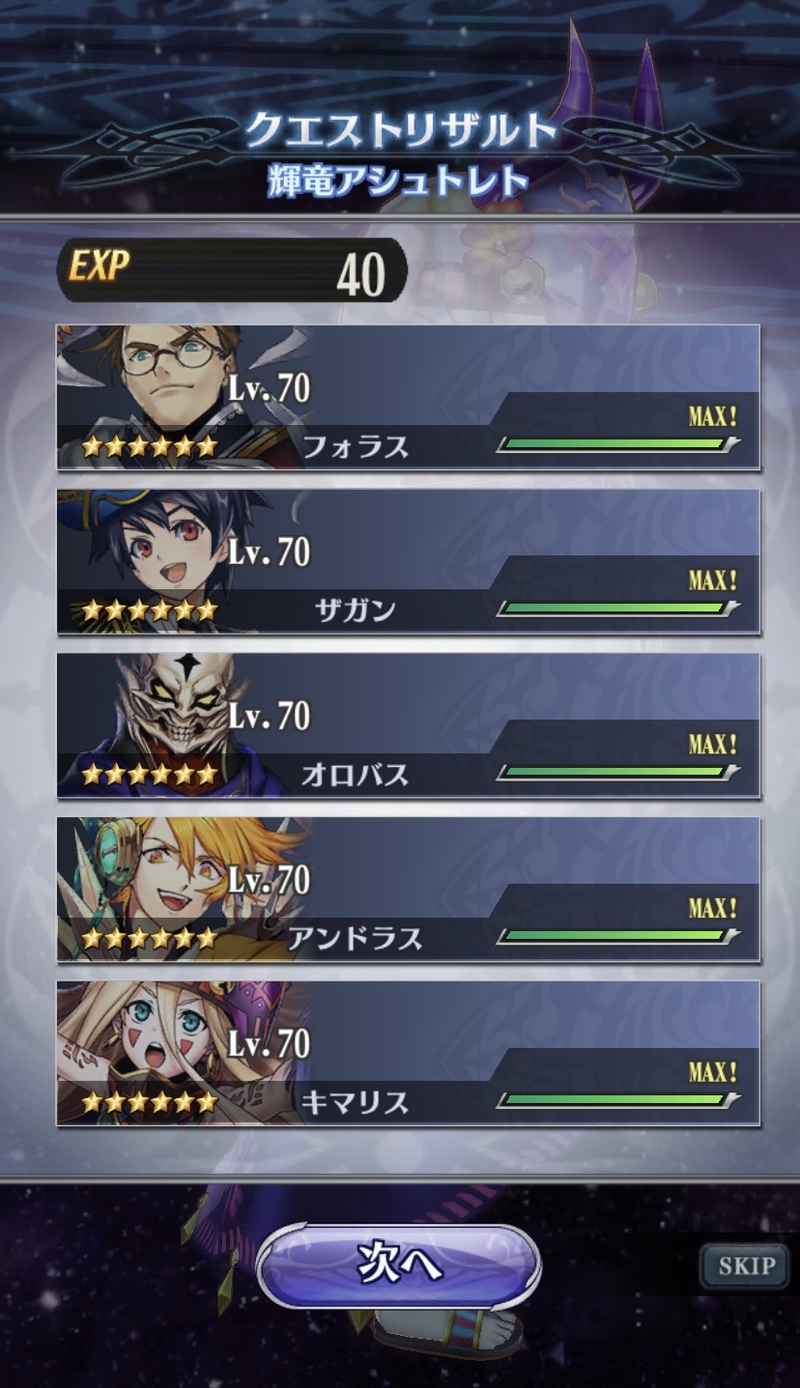Screen dimensions: 800x1388
Task: Click the キマリス character row
Action: 408,1054
